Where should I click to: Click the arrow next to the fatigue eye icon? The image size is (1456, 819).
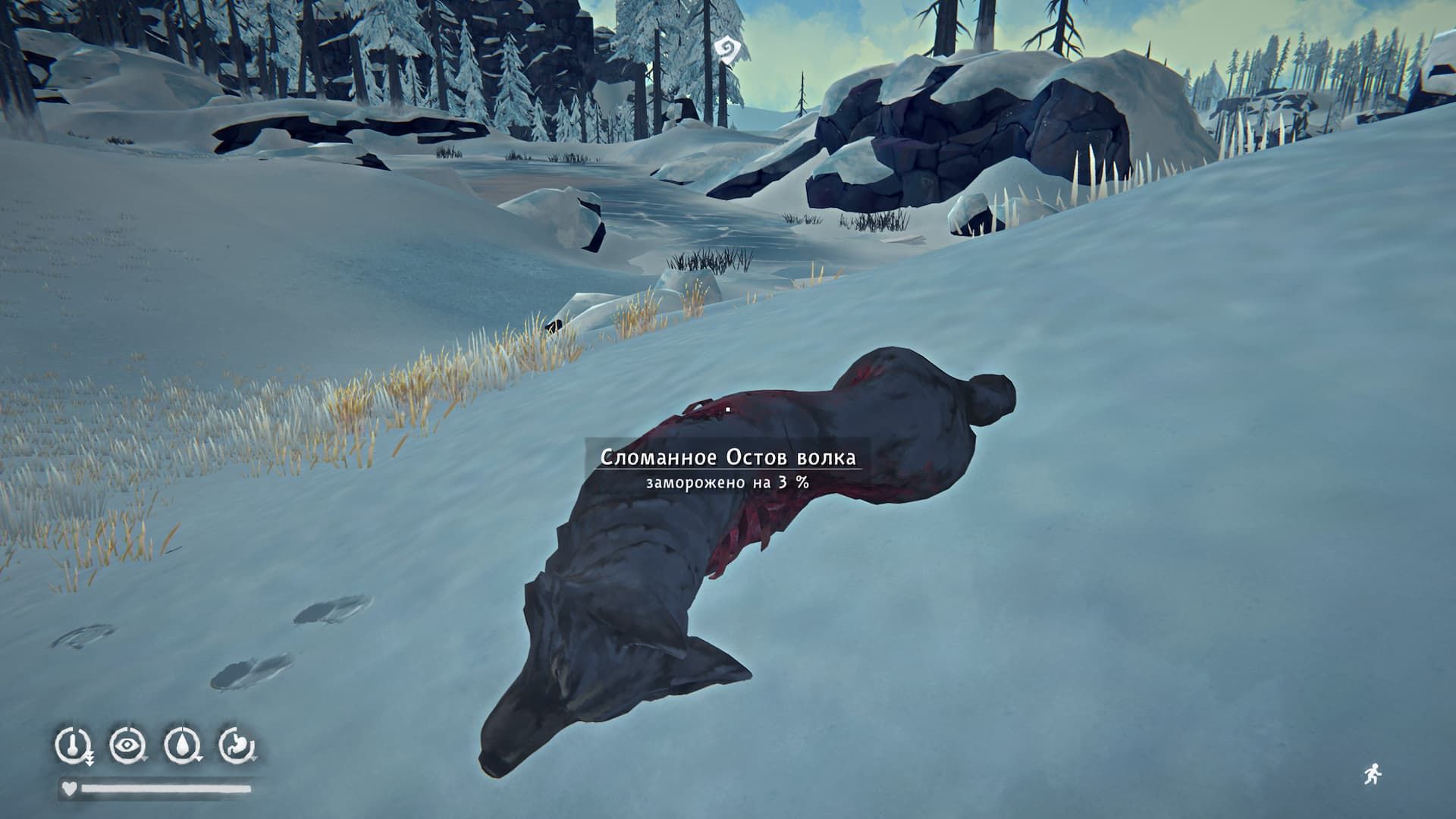coord(145,758)
